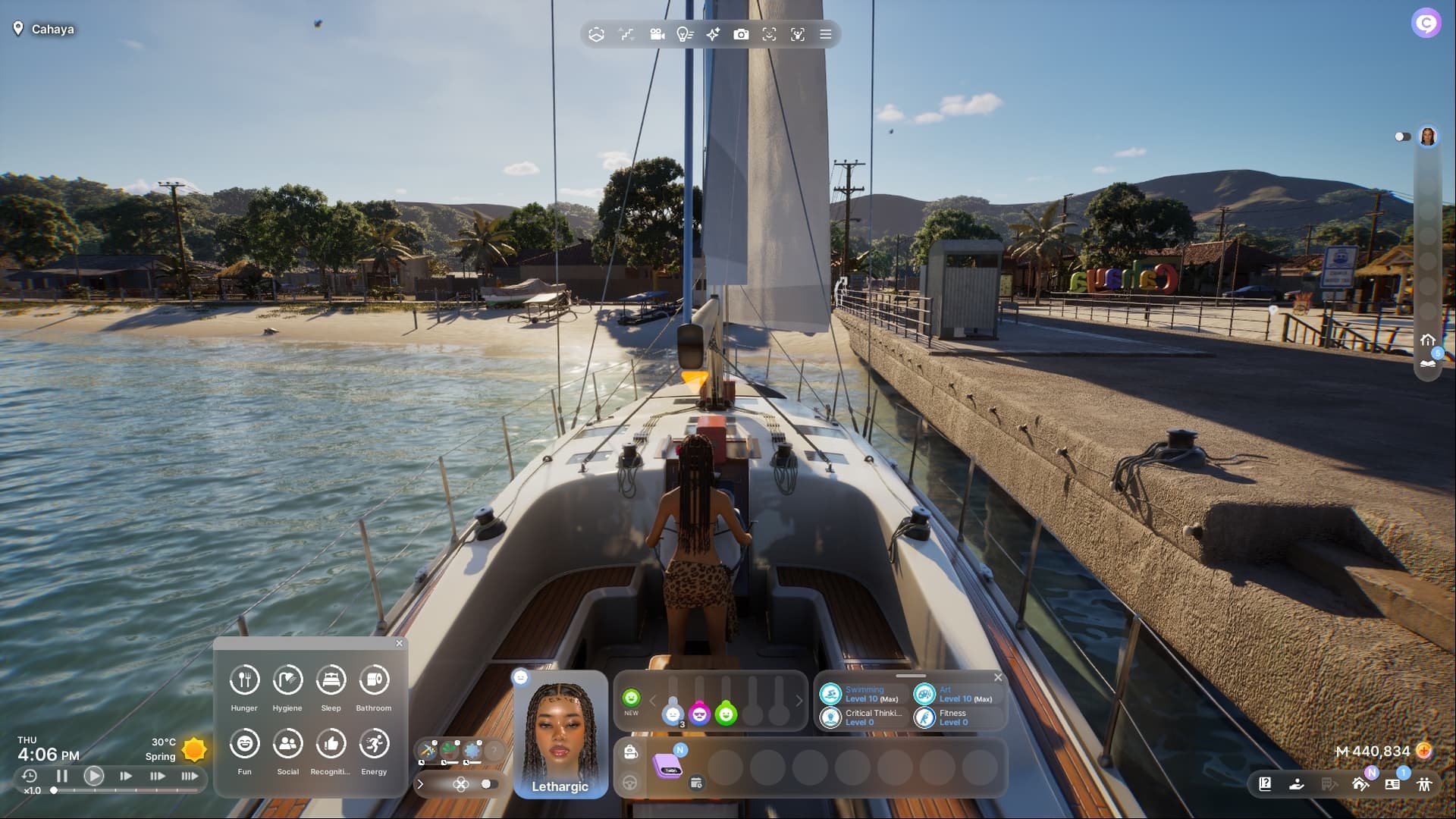Open the camera photo mode
Screen dimensions: 1456x819
pyautogui.click(x=741, y=34)
